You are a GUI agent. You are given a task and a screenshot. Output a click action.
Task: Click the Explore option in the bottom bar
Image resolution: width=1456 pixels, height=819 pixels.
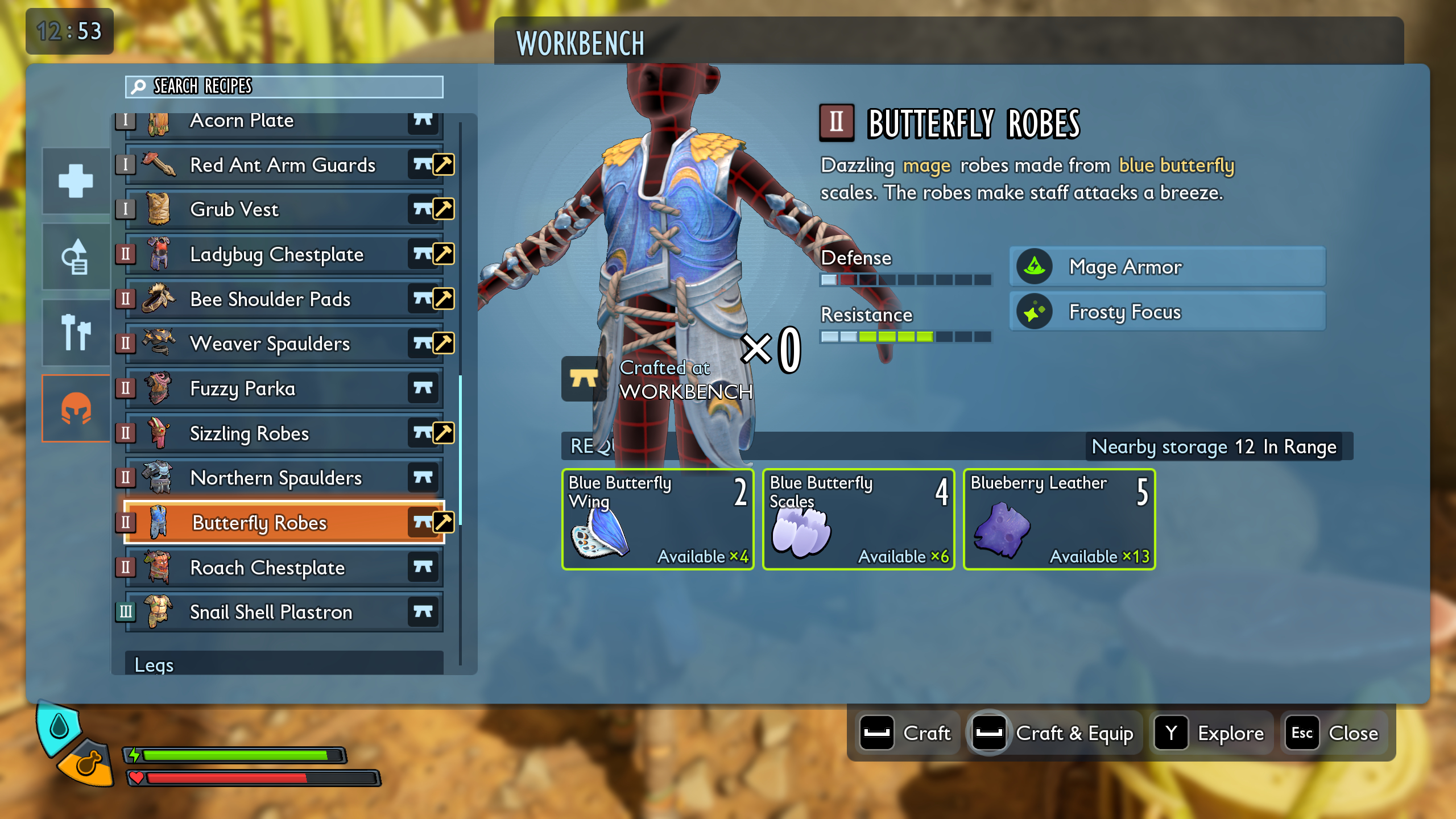pyautogui.click(x=1211, y=733)
